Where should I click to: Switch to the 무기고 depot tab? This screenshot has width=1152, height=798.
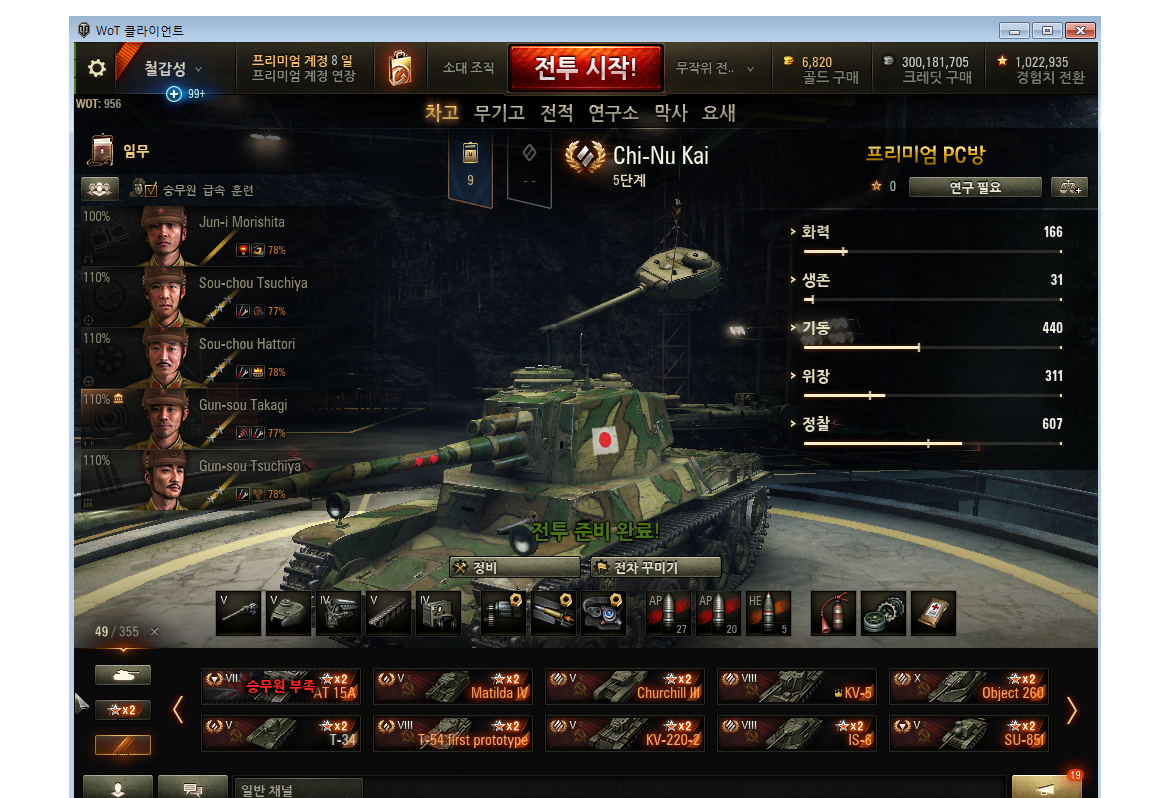(499, 113)
